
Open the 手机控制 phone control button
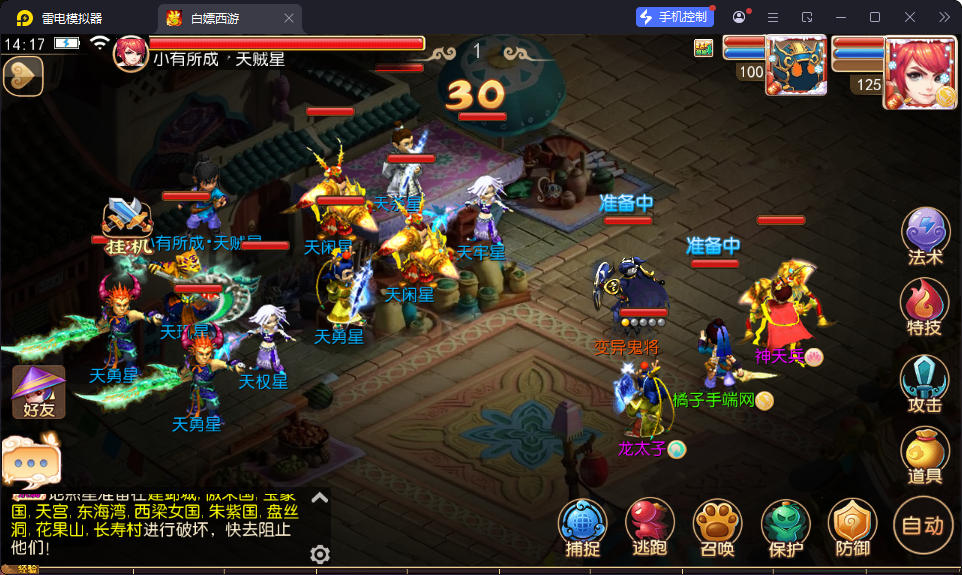(x=675, y=17)
